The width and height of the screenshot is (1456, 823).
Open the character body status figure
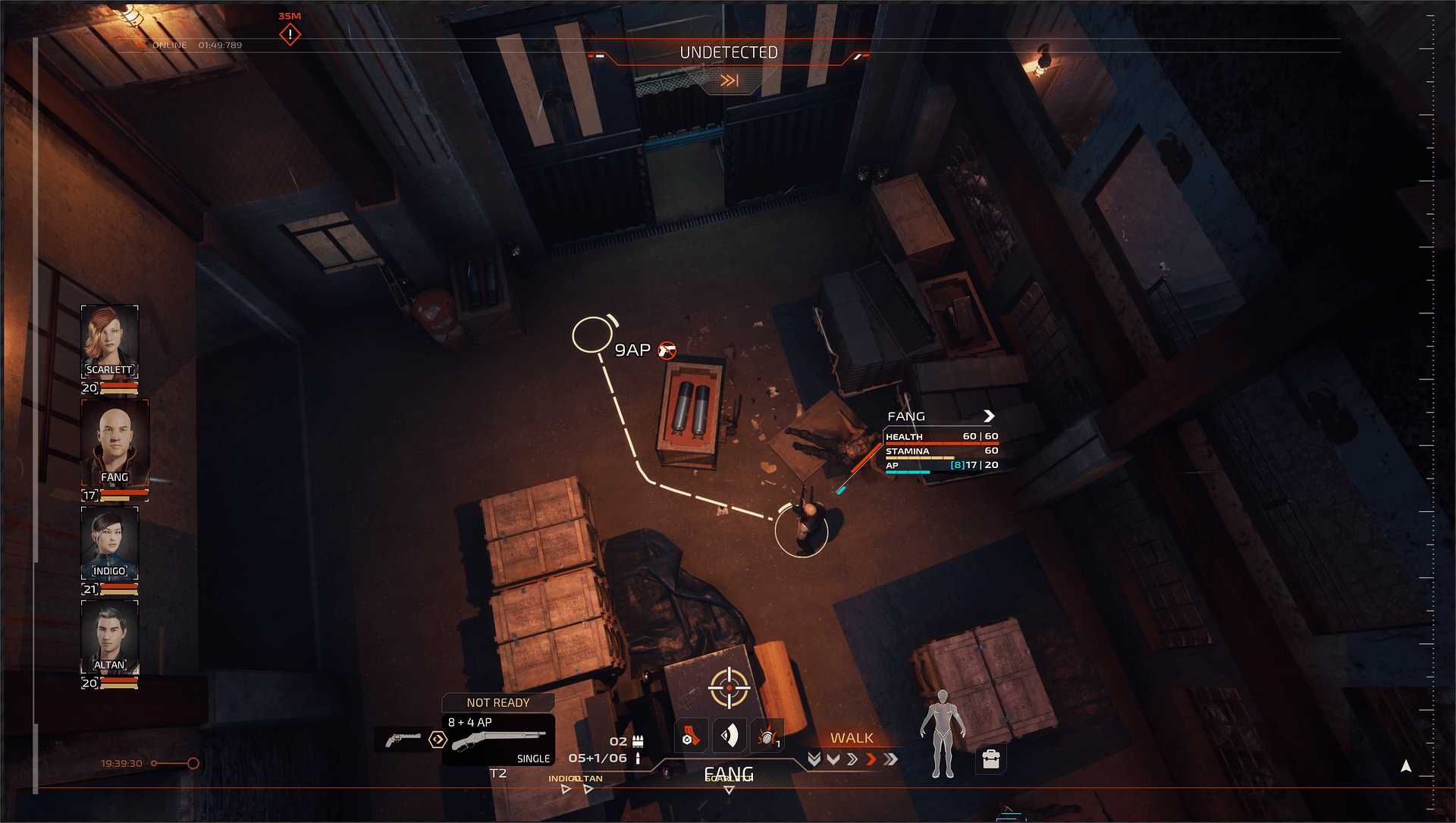point(942,733)
